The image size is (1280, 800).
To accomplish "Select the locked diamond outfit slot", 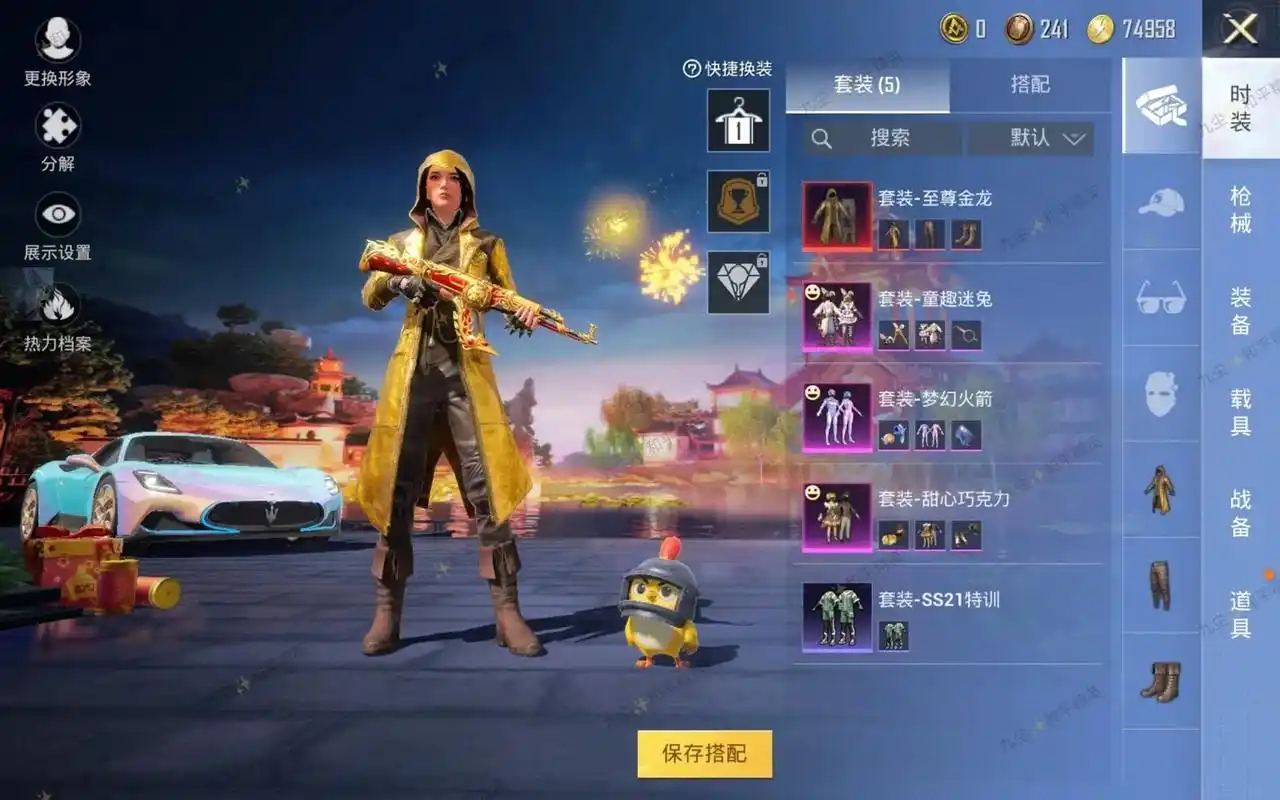I will click(x=738, y=282).
